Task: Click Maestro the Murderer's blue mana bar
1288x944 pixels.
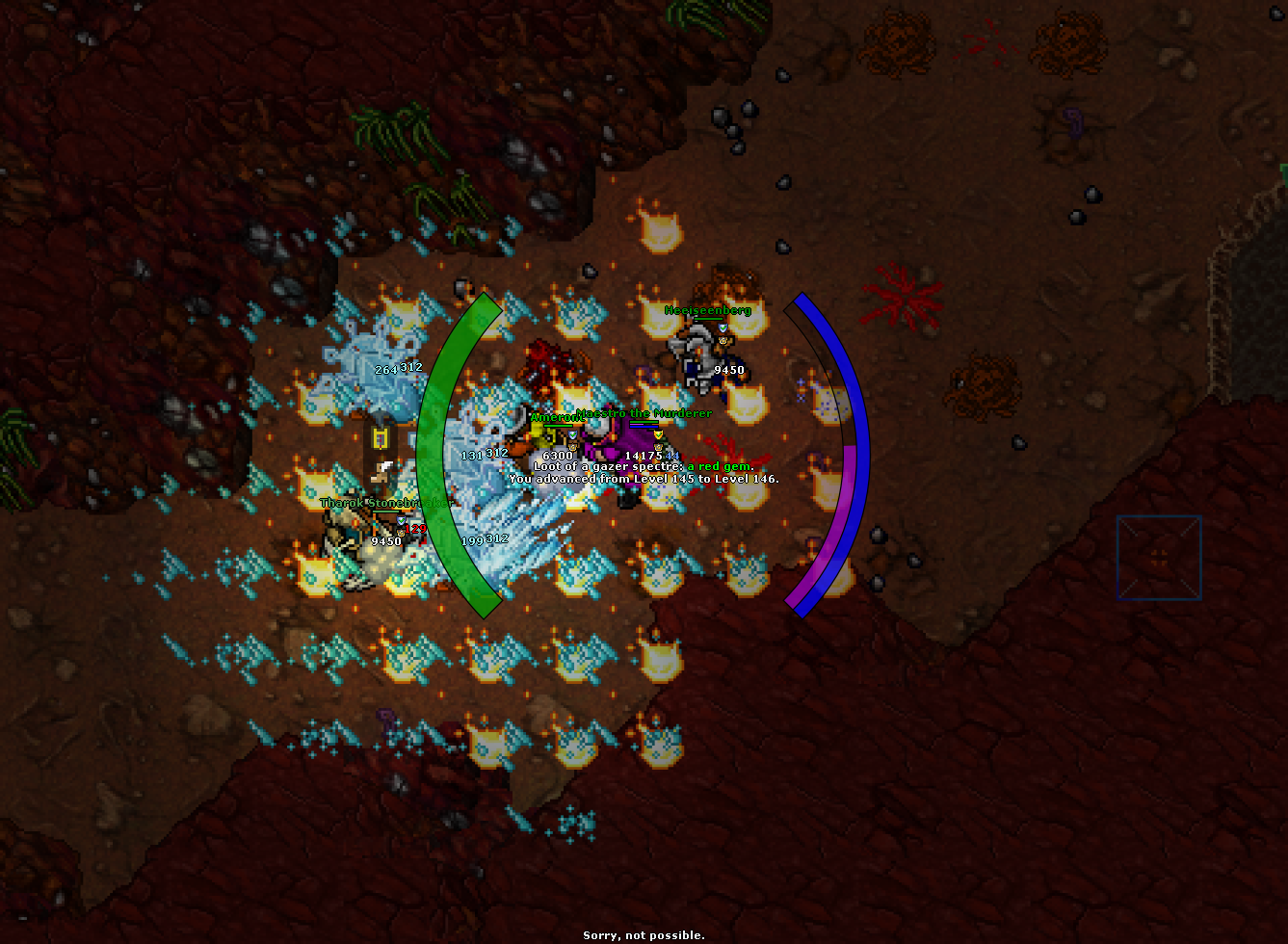Action: [x=644, y=426]
